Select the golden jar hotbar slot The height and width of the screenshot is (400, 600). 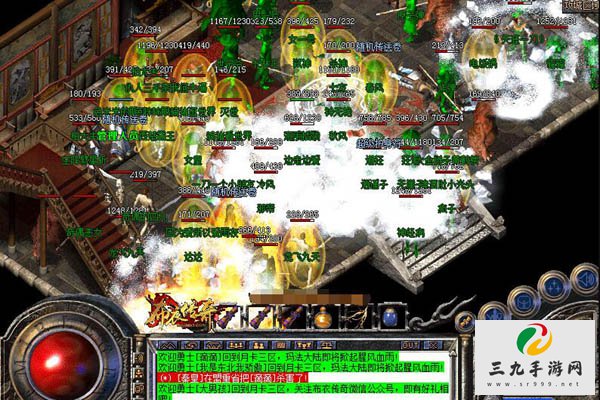pyautogui.click(x=323, y=319)
